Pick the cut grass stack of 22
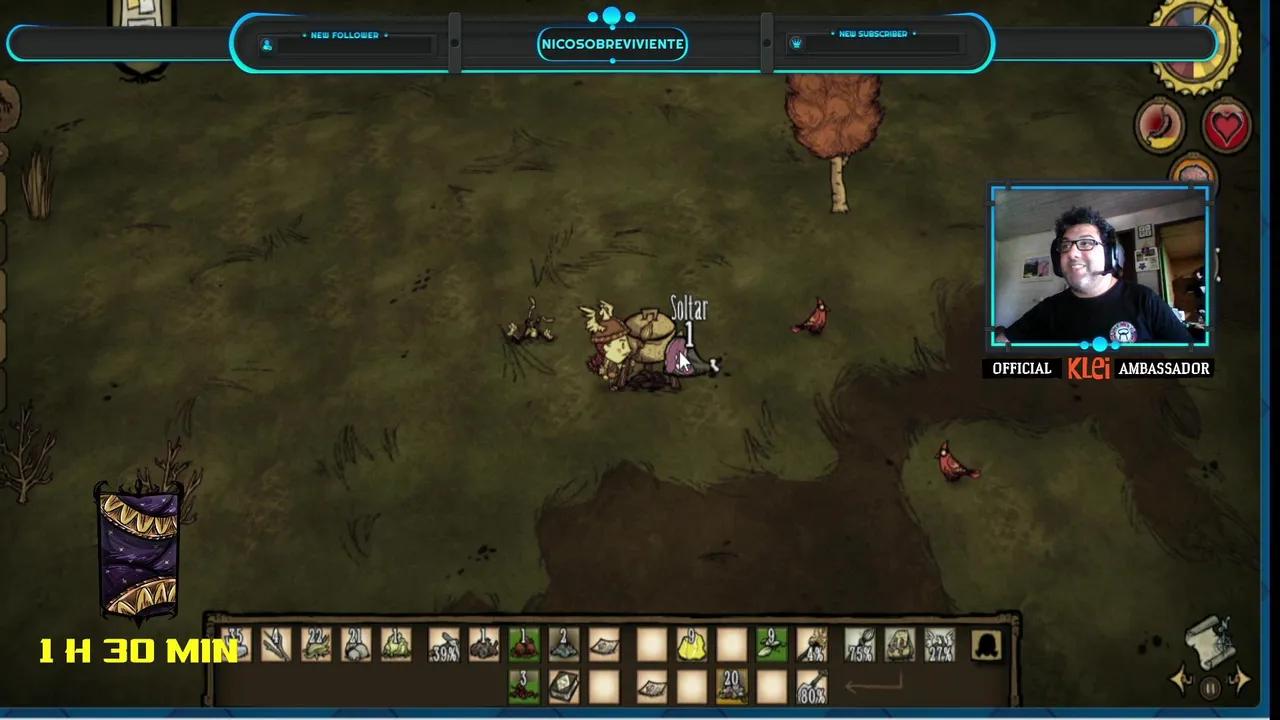 (316, 645)
